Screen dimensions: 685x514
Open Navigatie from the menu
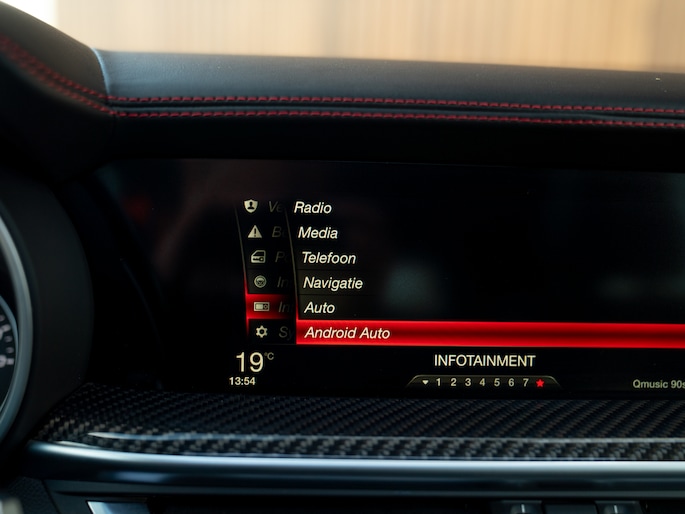[x=333, y=283]
